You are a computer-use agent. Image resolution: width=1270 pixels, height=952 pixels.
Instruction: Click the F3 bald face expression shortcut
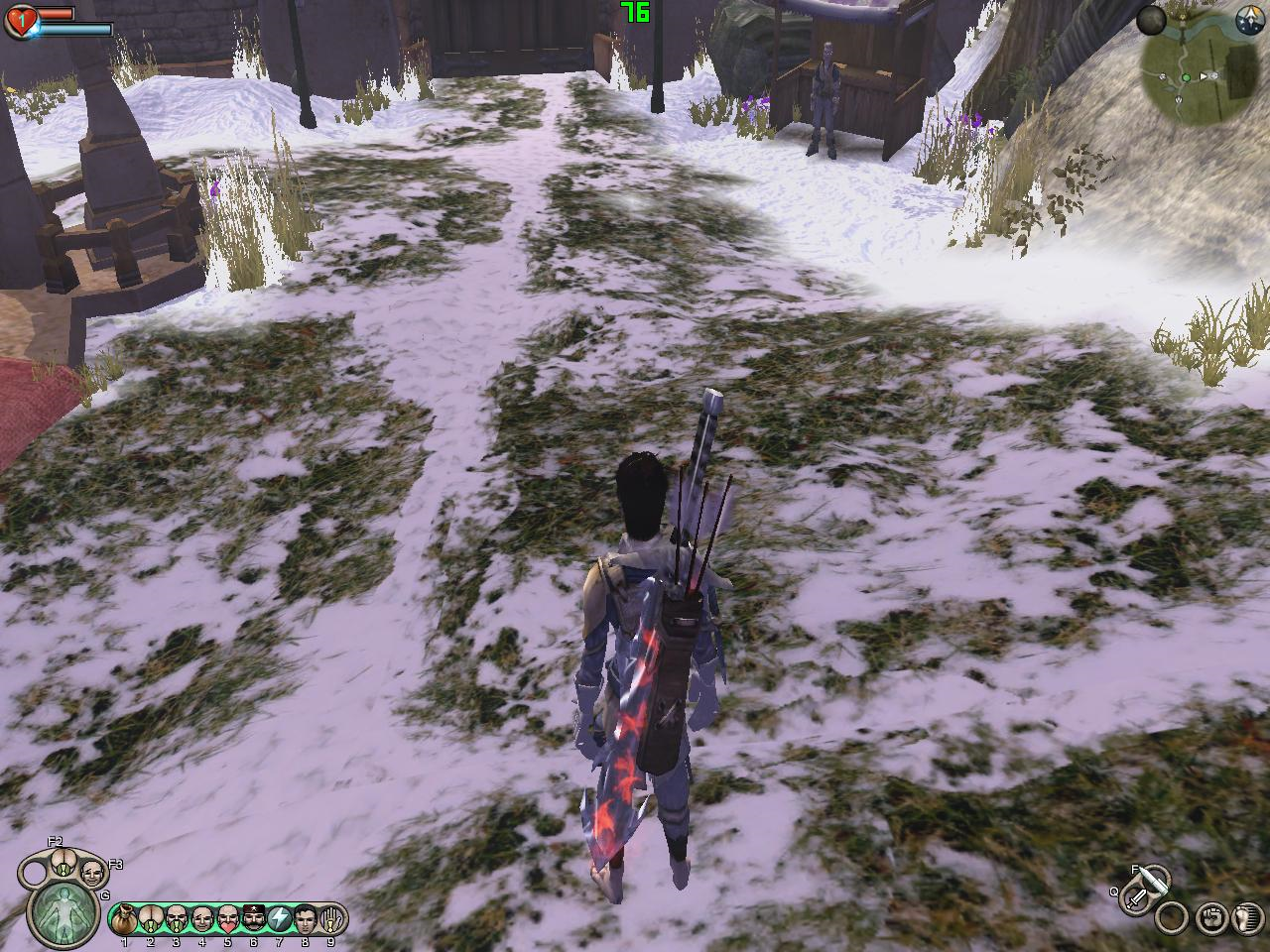point(92,874)
